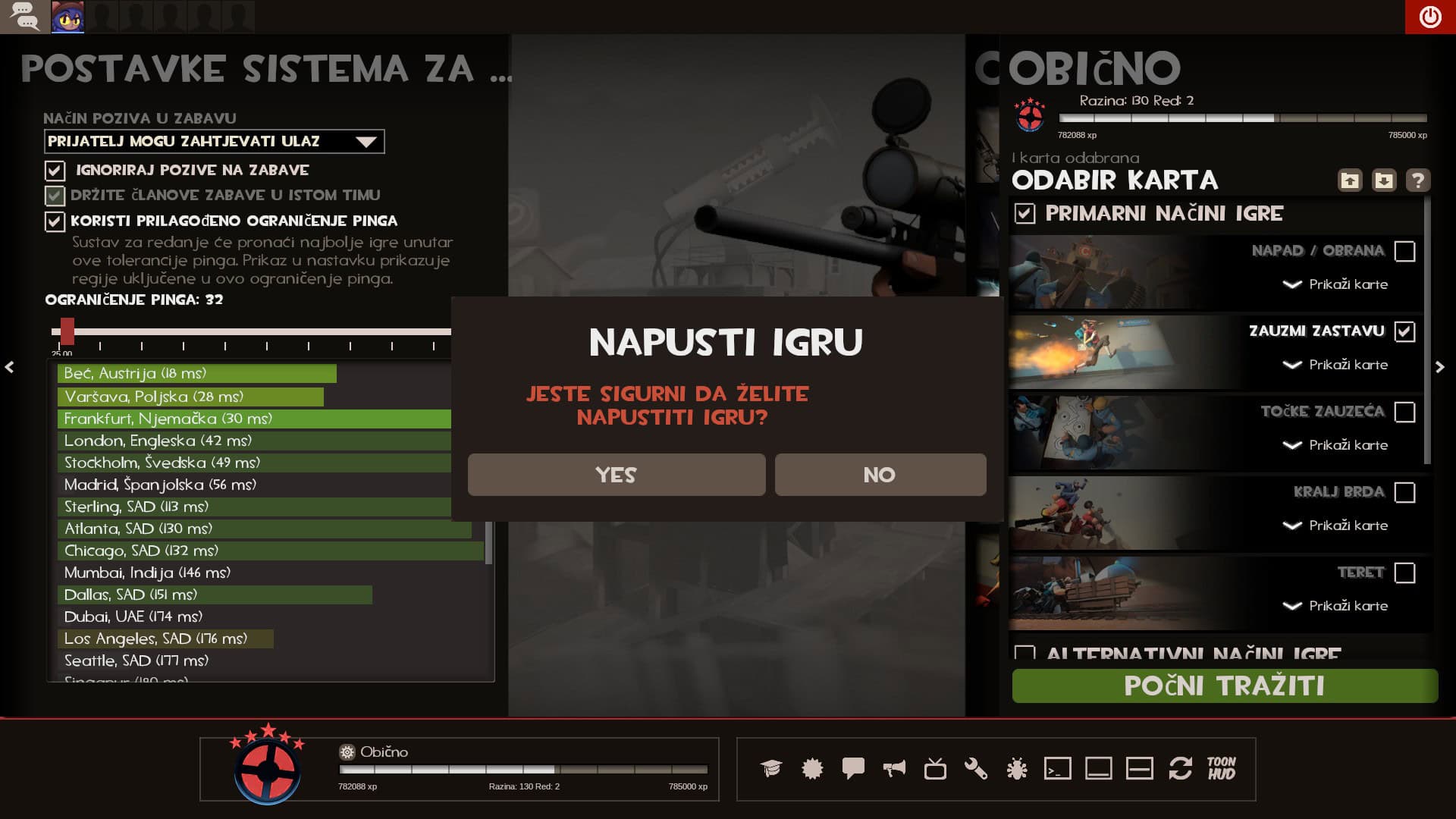Screen dimensions: 1456x819
Task: Tick the Teret game mode checkbox
Action: click(1404, 573)
